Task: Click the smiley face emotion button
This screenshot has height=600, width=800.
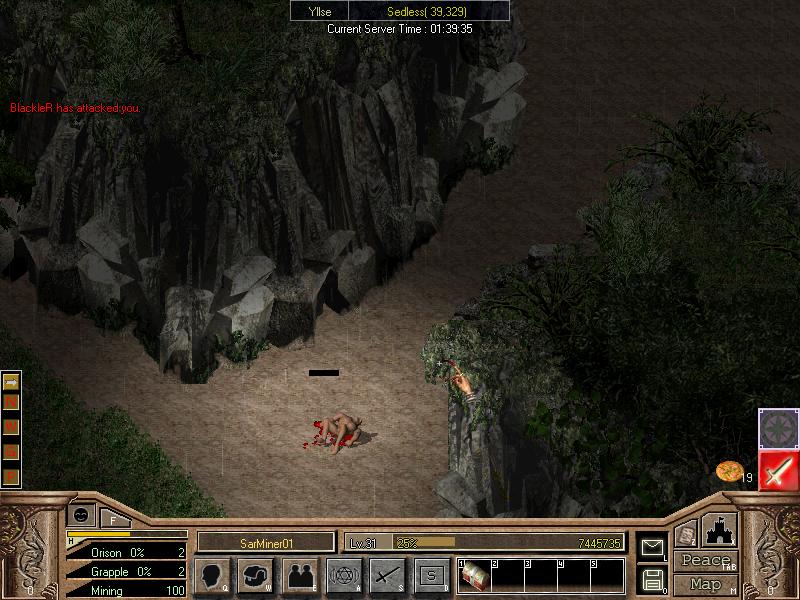Action: pos(79,513)
